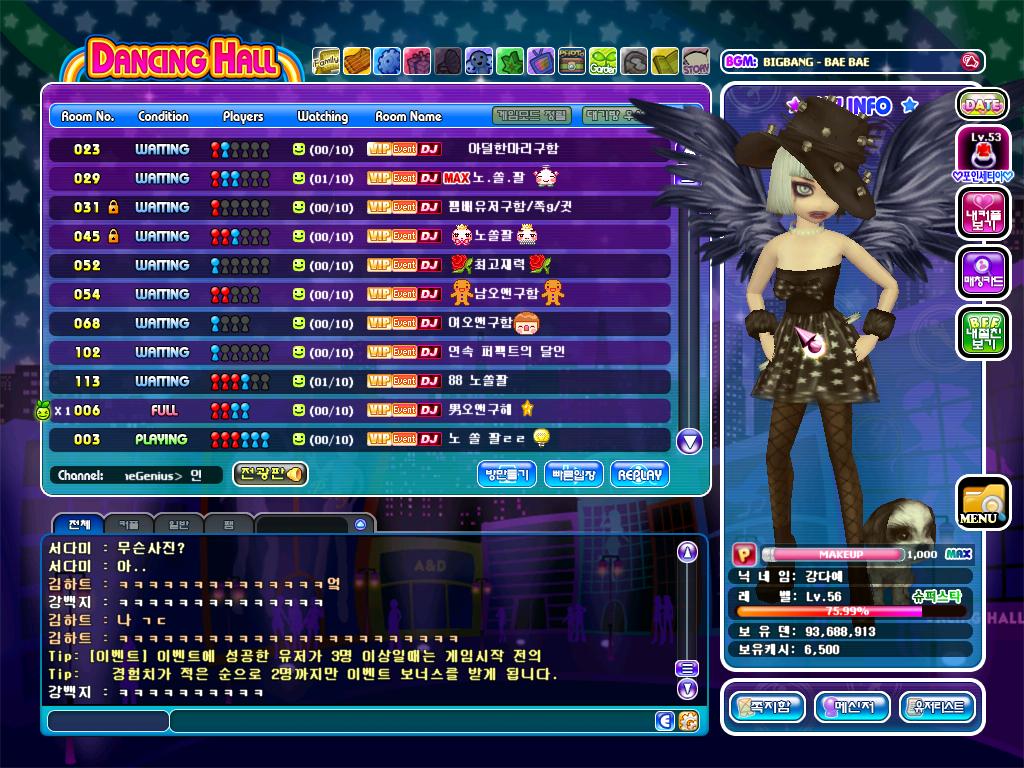Create a room with the 방만들기 button
Image resolution: width=1024 pixels, height=768 pixels.
[507, 475]
